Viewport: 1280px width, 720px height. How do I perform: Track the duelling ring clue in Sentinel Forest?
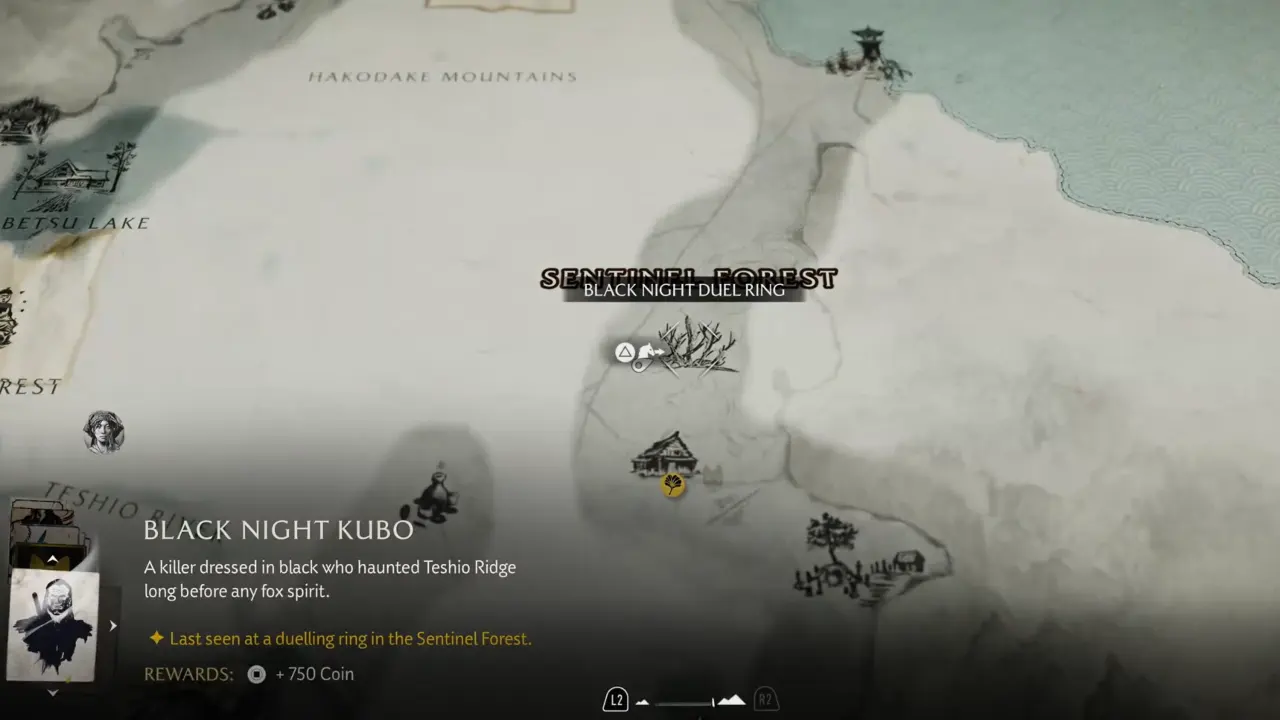pos(350,638)
